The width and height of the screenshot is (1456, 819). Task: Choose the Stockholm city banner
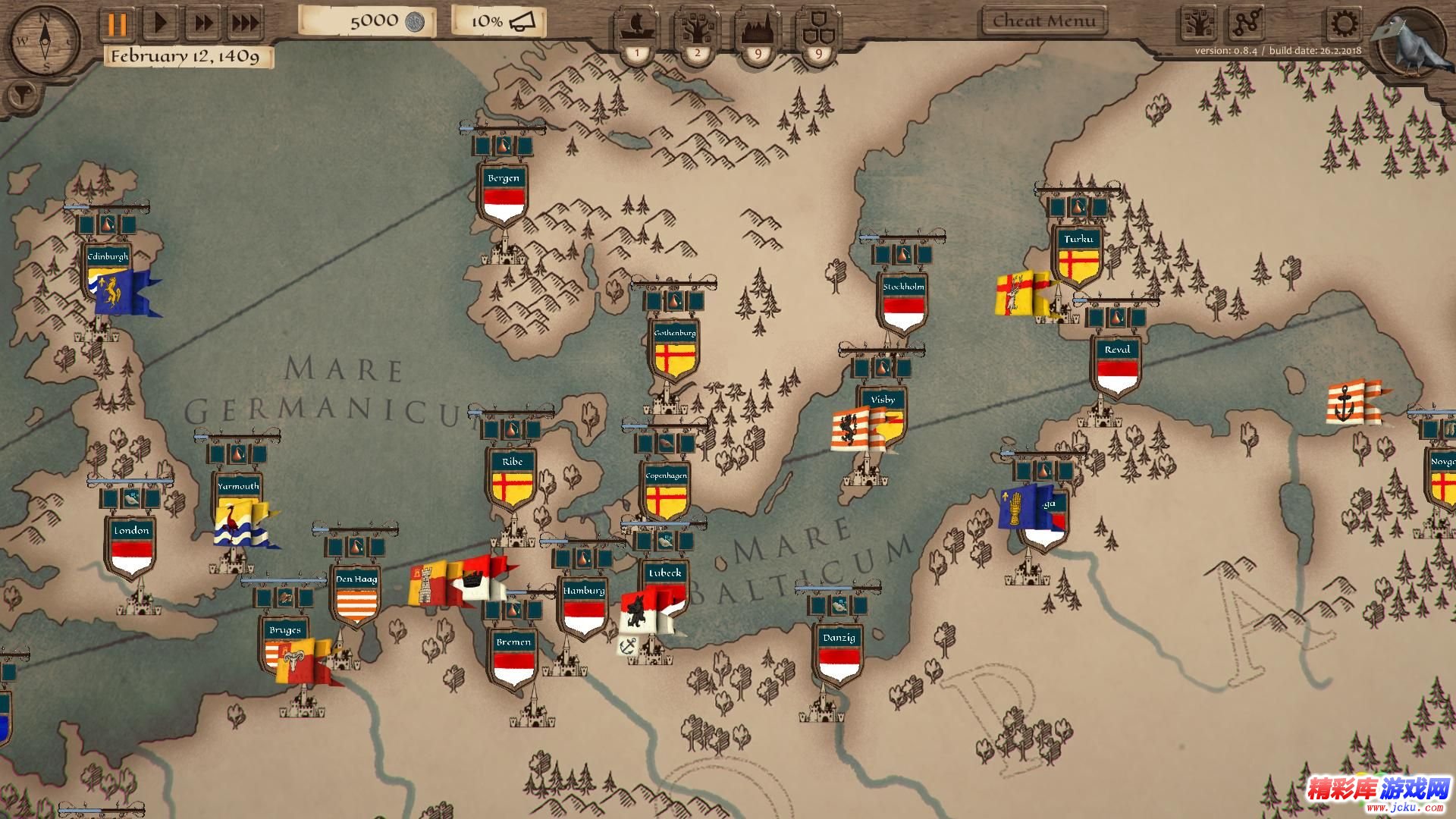tap(903, 302)
